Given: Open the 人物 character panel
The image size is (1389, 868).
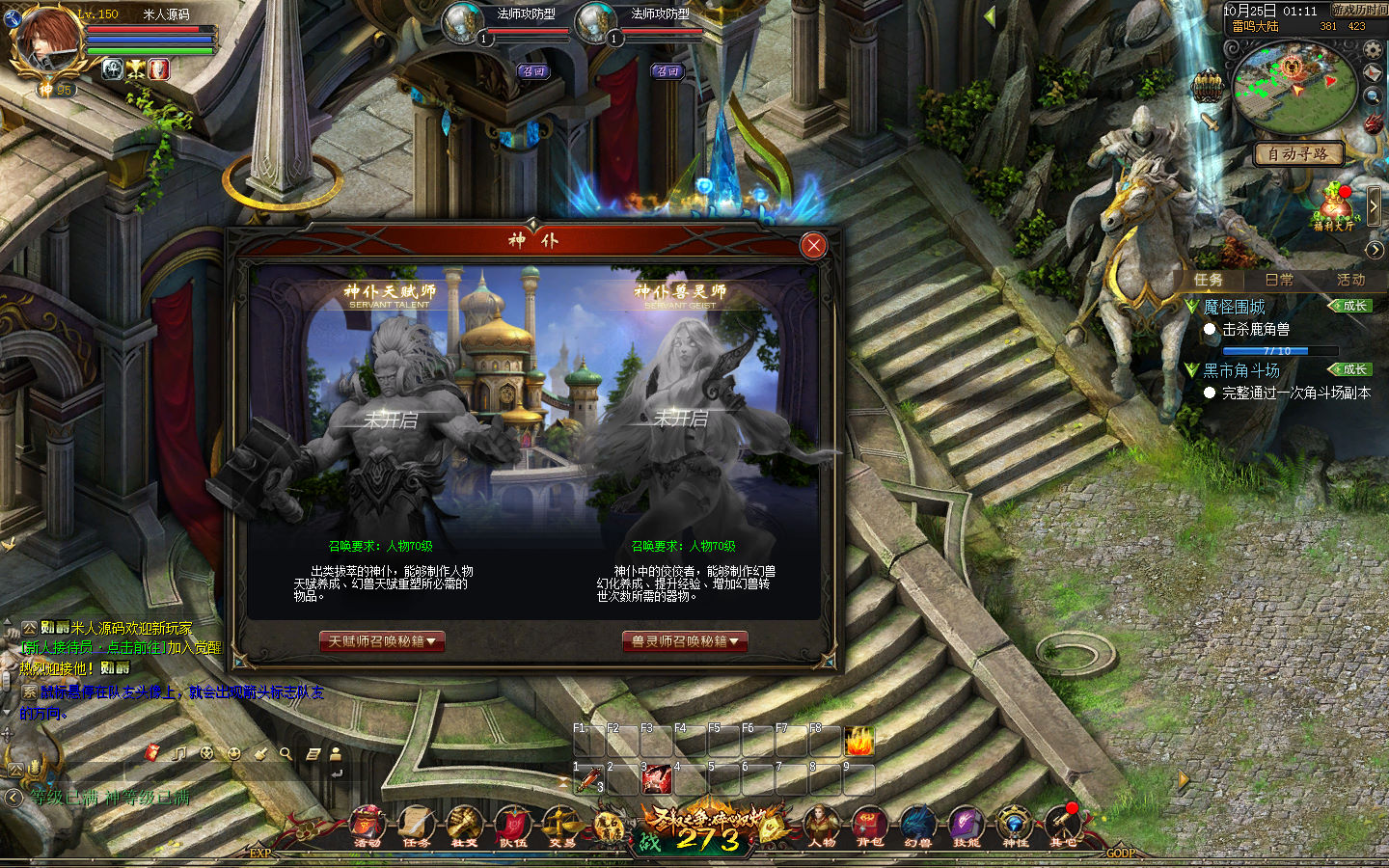Looking at the screenshot, I should [x=822, y=826].
